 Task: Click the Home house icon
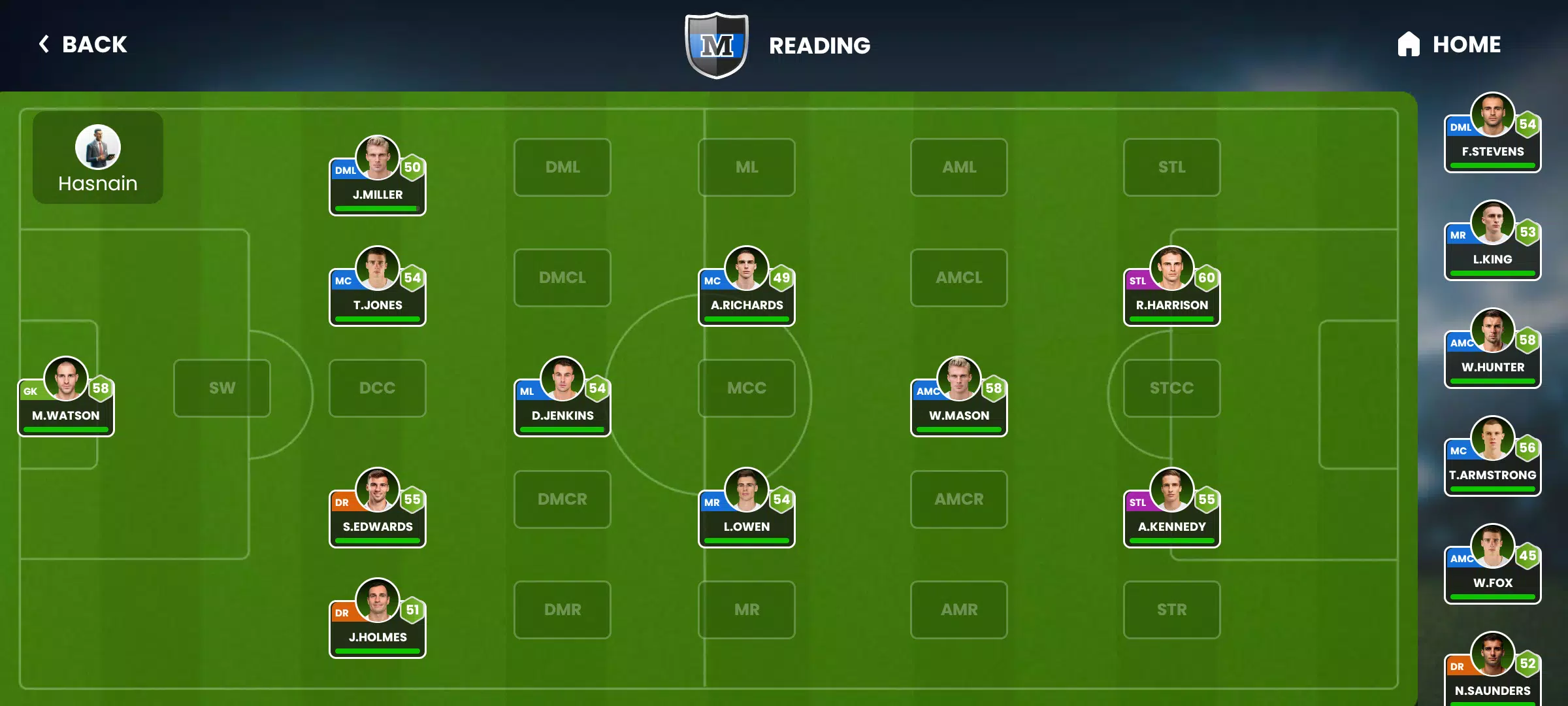click(1409, 44)
